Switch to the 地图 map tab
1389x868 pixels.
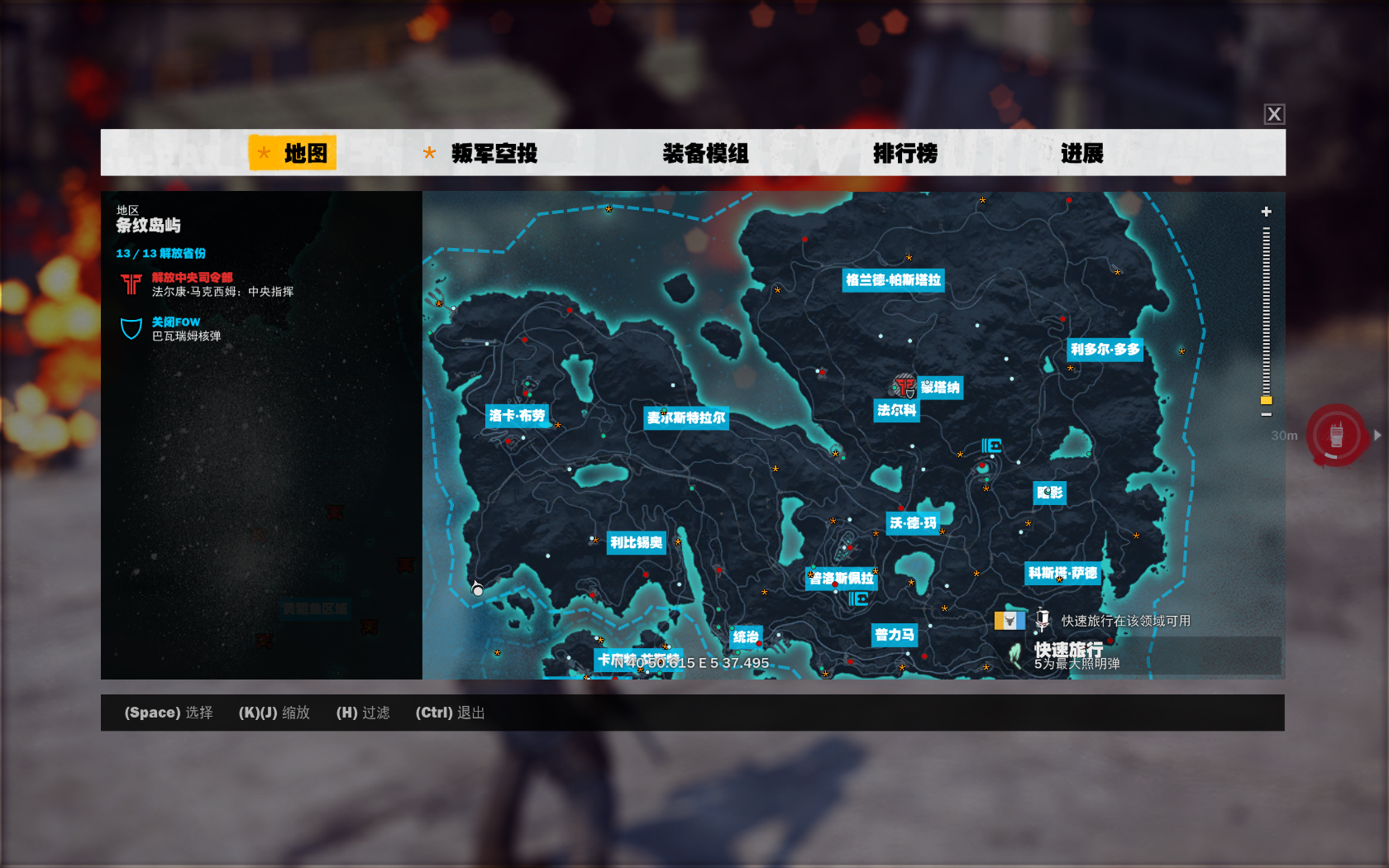[x=294, y=153]
